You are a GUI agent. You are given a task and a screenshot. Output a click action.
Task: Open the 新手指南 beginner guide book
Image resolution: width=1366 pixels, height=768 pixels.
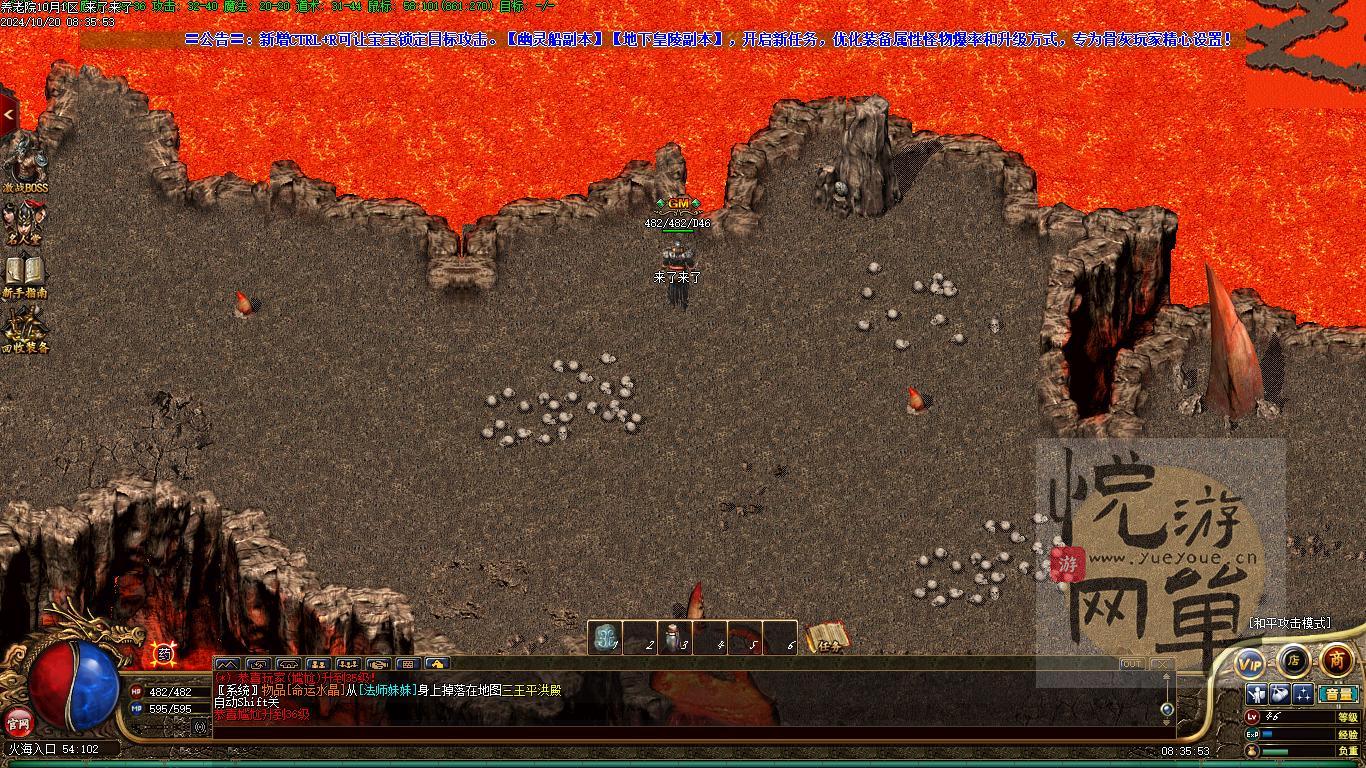(x=24, y=272)
